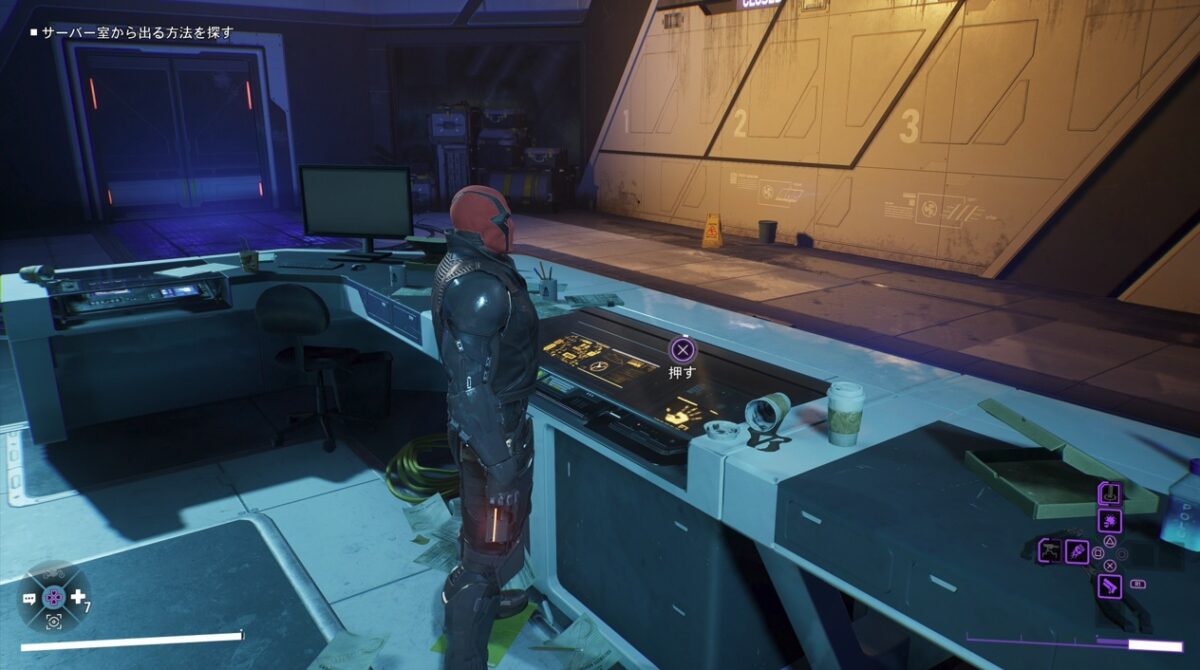Open the chat bubble emote icon
Screen dimensions: 1200x670
[30, 597]
